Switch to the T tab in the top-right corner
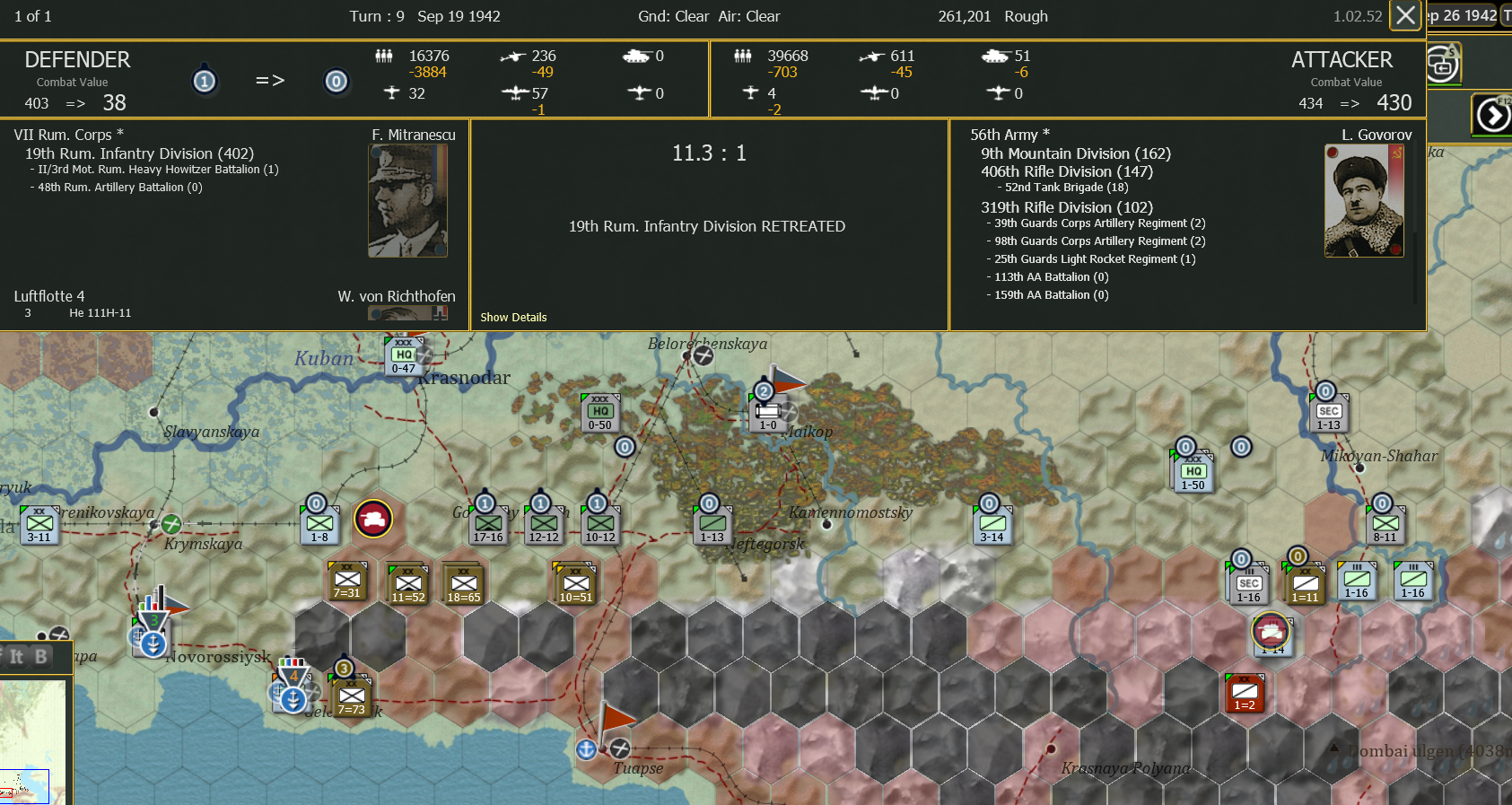Screen dimensions: 1512x805 [x=1506, y=15]
